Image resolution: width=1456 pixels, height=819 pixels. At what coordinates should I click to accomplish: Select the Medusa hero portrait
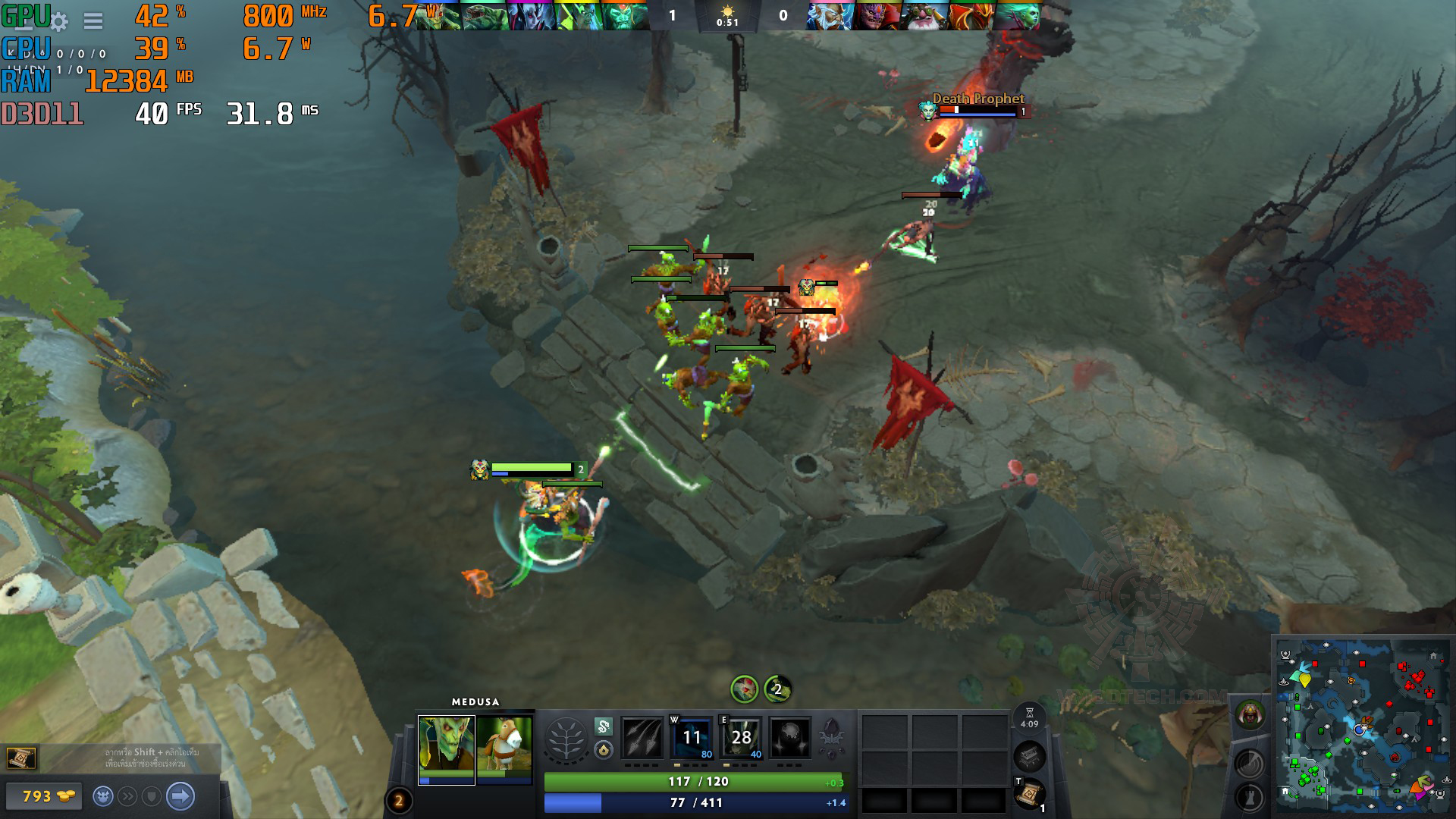[x=447, y=749]
